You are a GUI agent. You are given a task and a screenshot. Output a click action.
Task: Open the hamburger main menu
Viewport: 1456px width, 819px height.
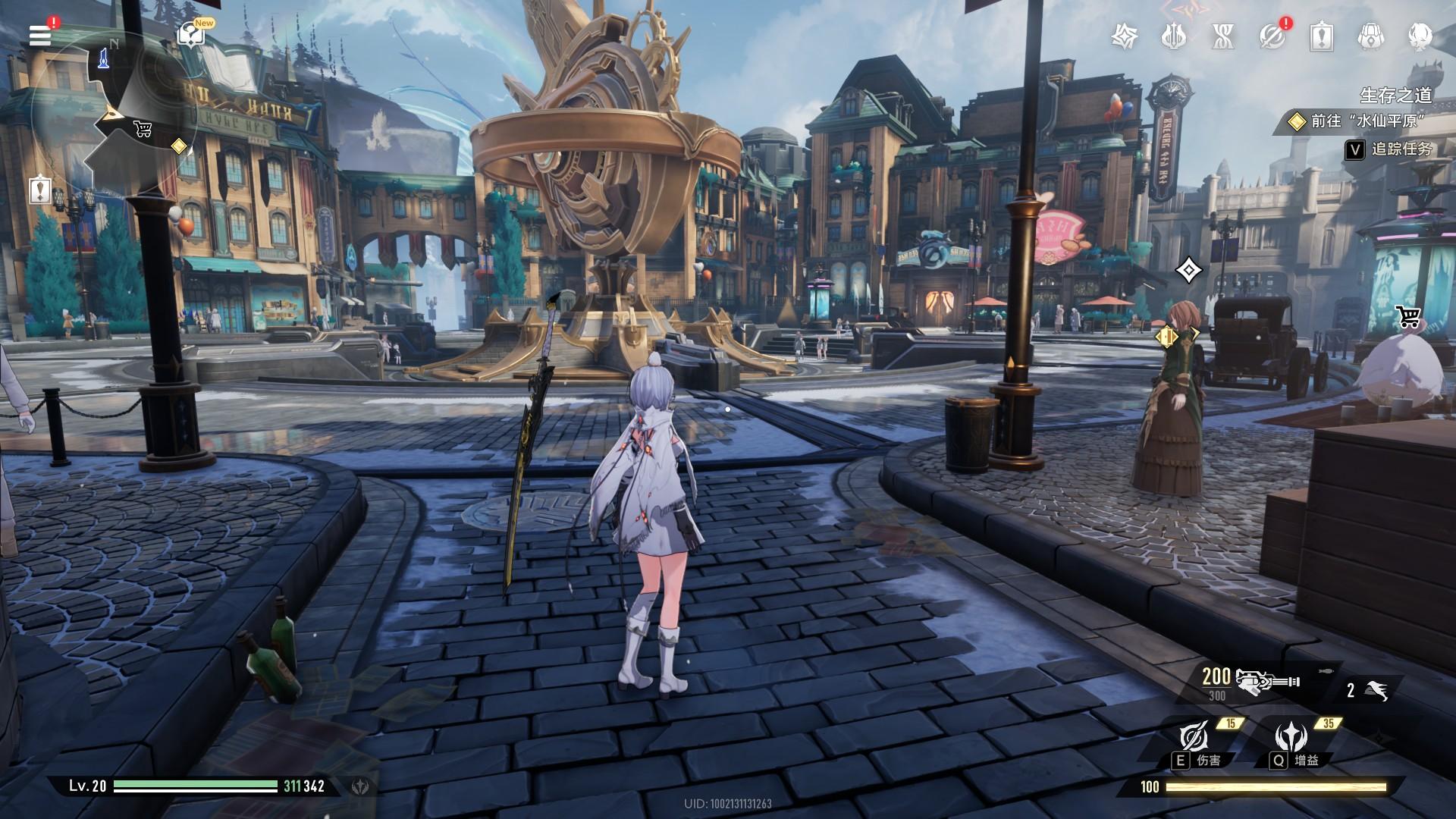[x=40, y=35]
